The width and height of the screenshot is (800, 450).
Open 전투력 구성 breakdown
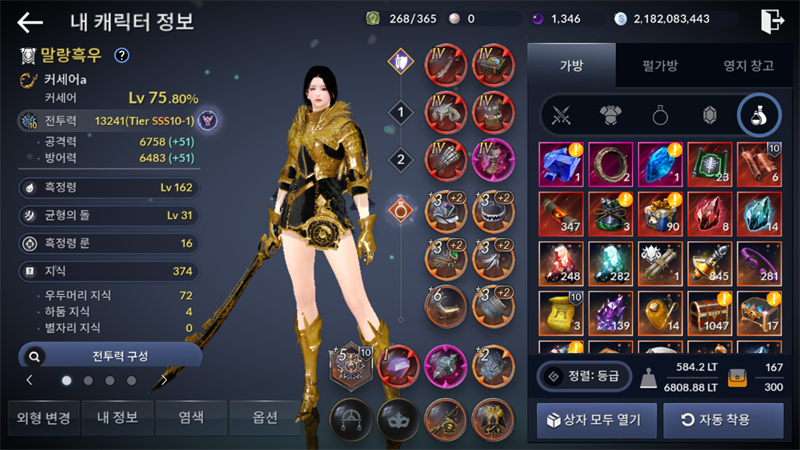click(110, 355)
